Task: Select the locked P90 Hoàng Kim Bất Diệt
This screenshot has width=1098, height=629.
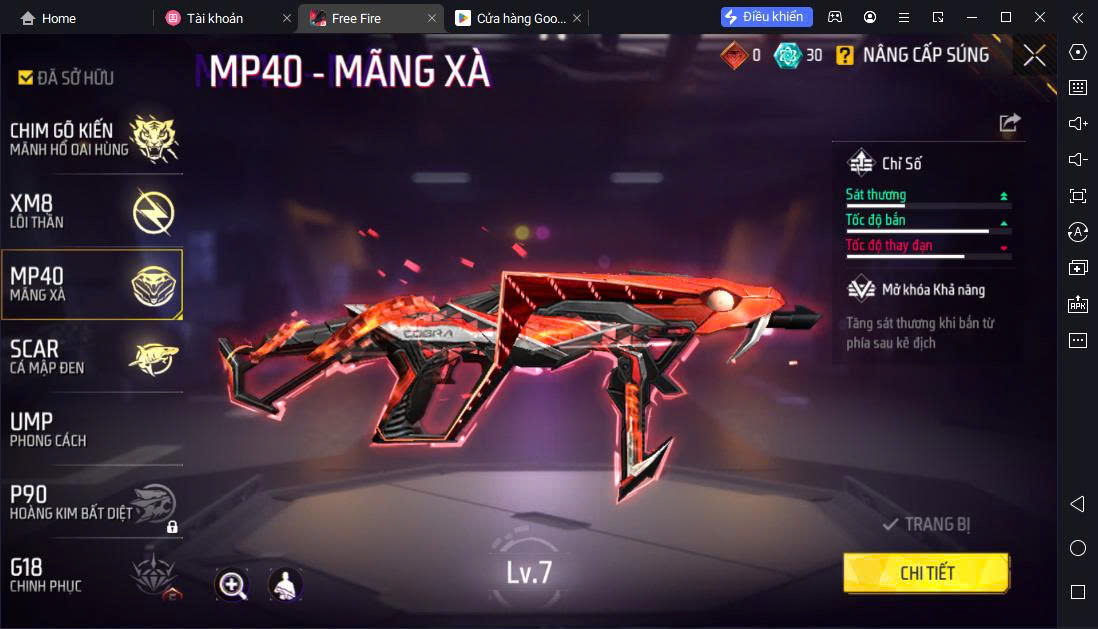Action: [x=92, y=502]
